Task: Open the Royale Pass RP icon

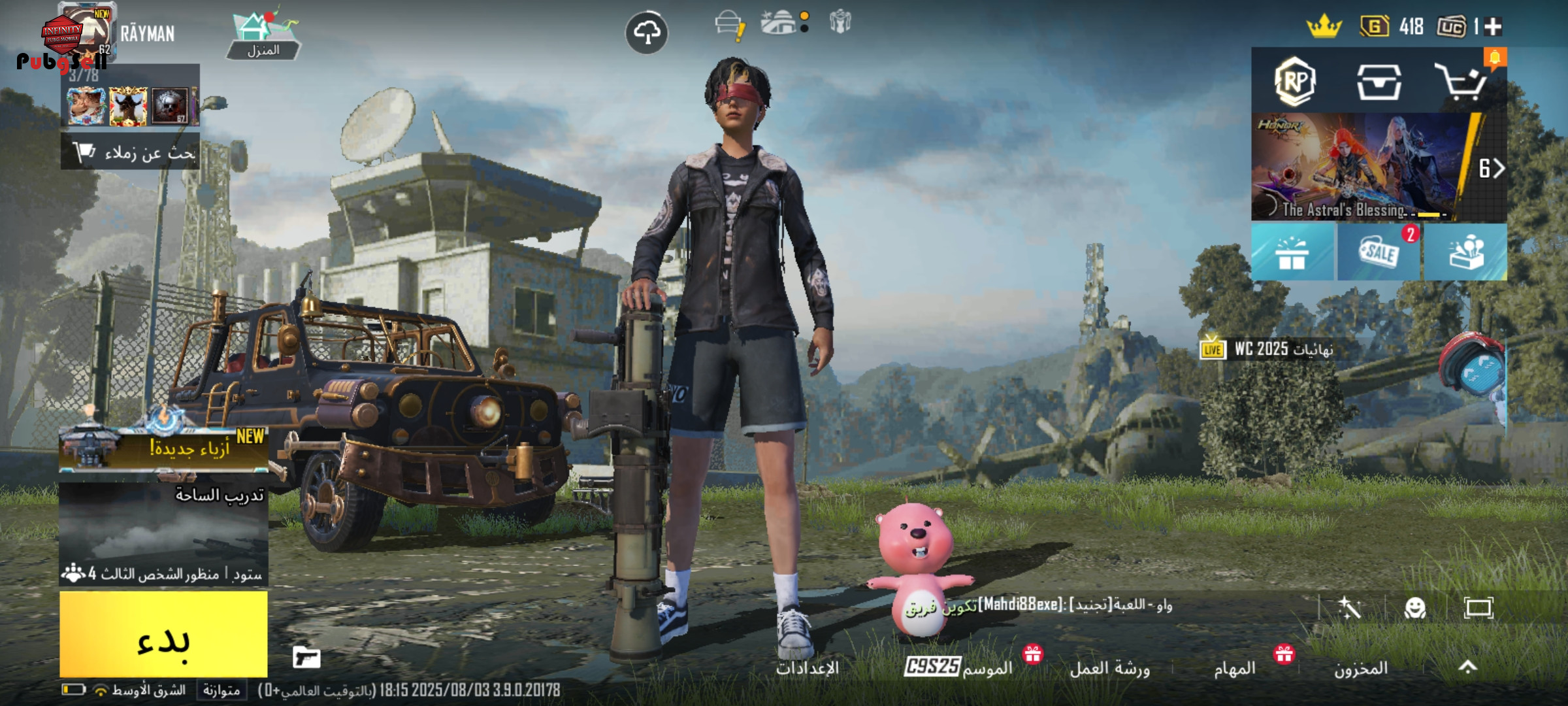Action: click(x=1294, y=82)
